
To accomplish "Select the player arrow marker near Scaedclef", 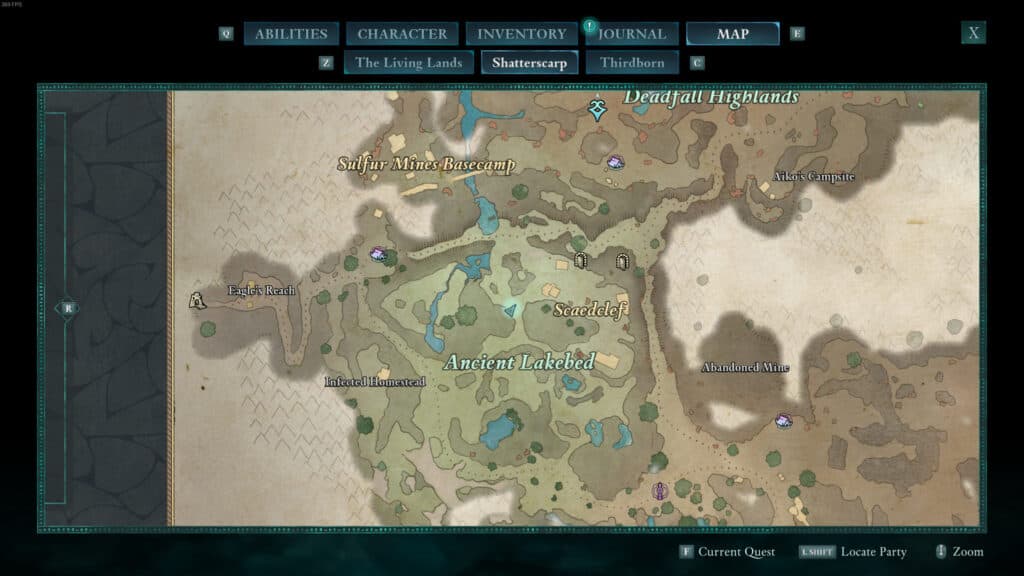I will pos(511,312).
